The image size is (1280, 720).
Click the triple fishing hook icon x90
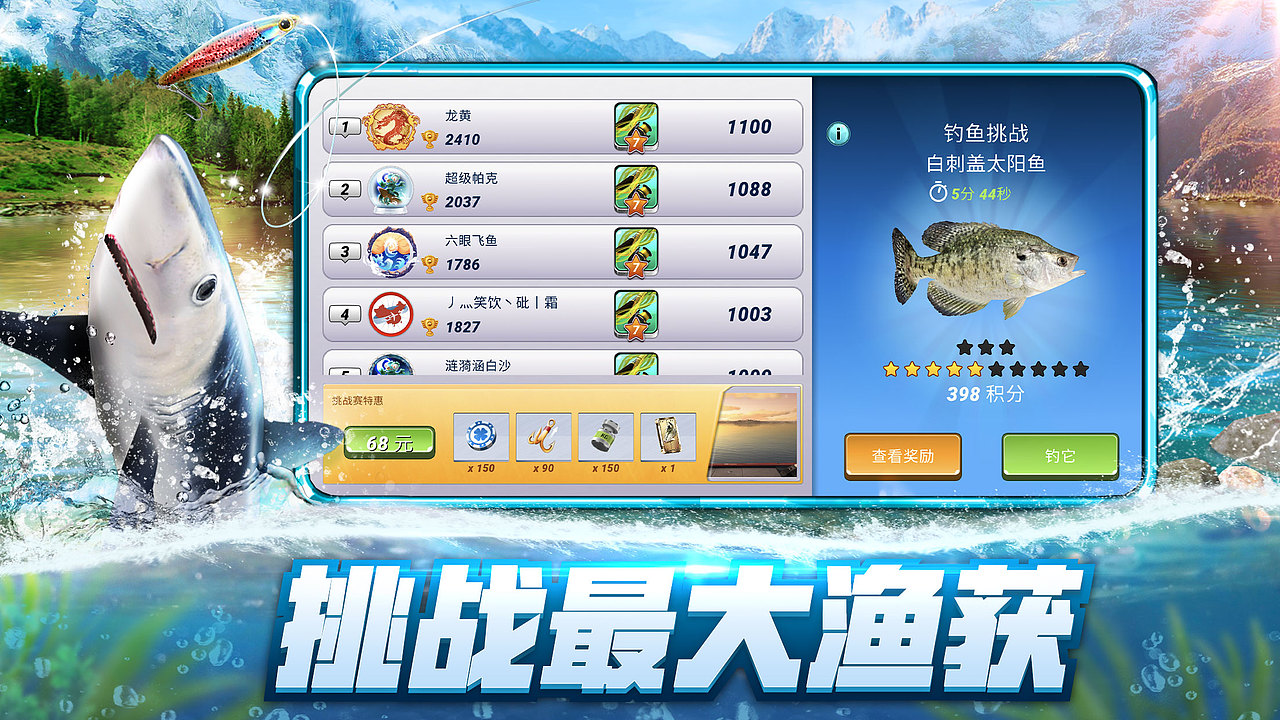coord(542,438)
